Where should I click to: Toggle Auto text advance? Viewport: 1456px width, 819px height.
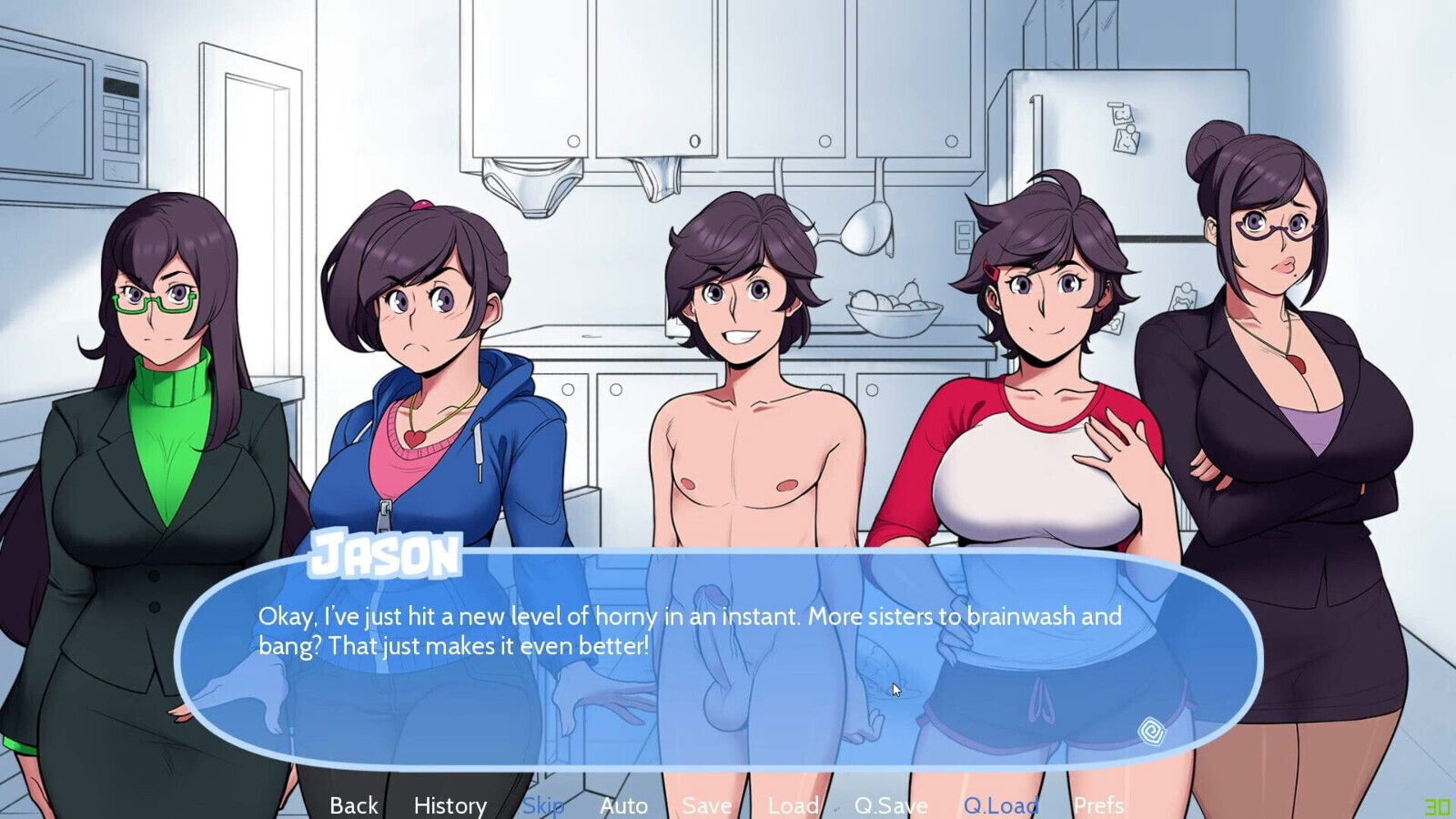point(623,805)
